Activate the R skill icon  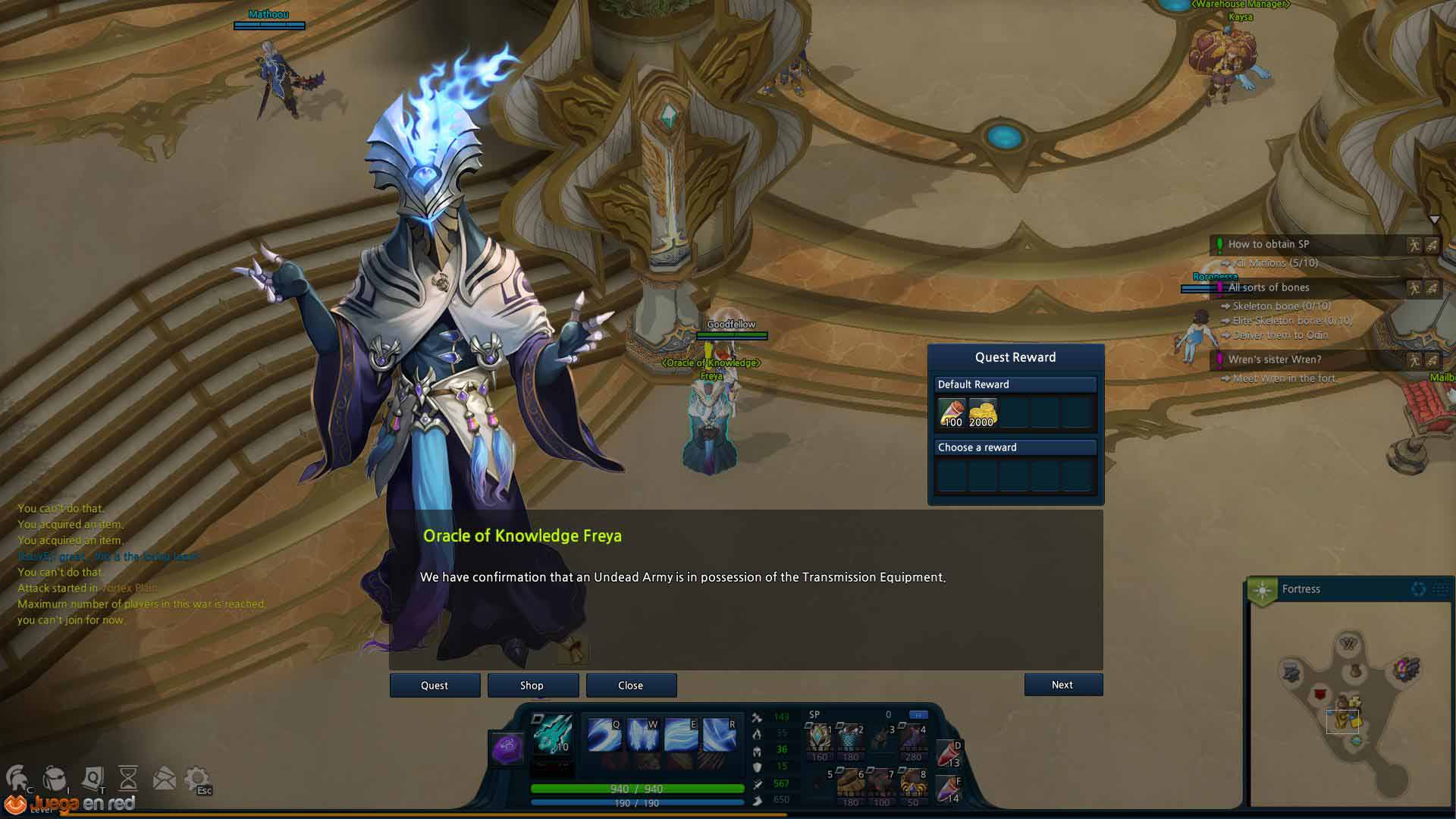tap(719, 734)
